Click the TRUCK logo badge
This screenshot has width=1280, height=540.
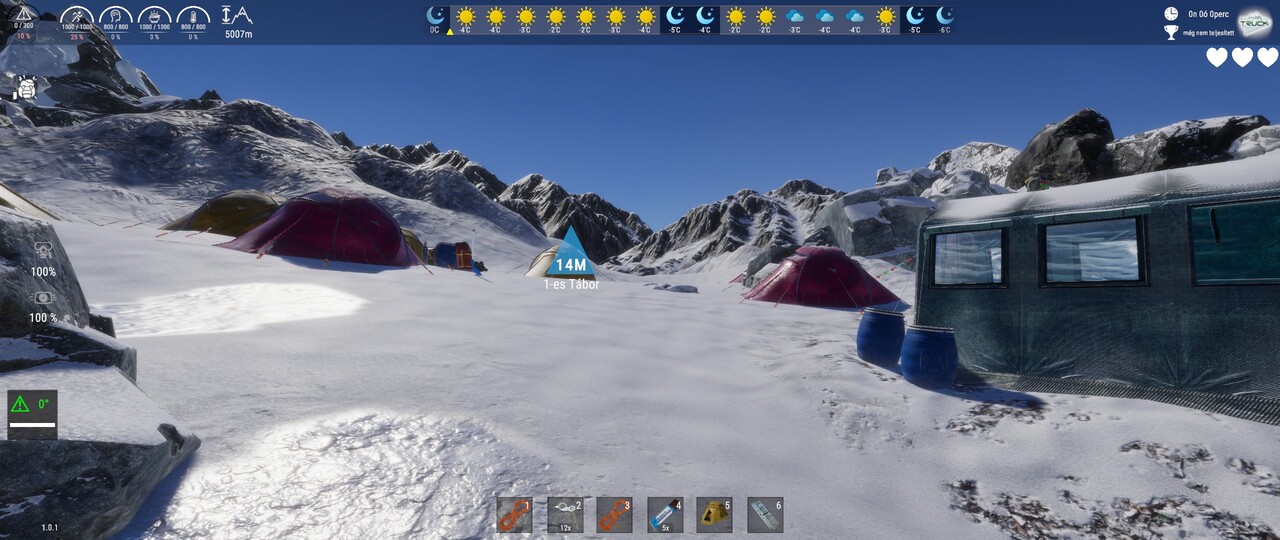[1254, 23]
